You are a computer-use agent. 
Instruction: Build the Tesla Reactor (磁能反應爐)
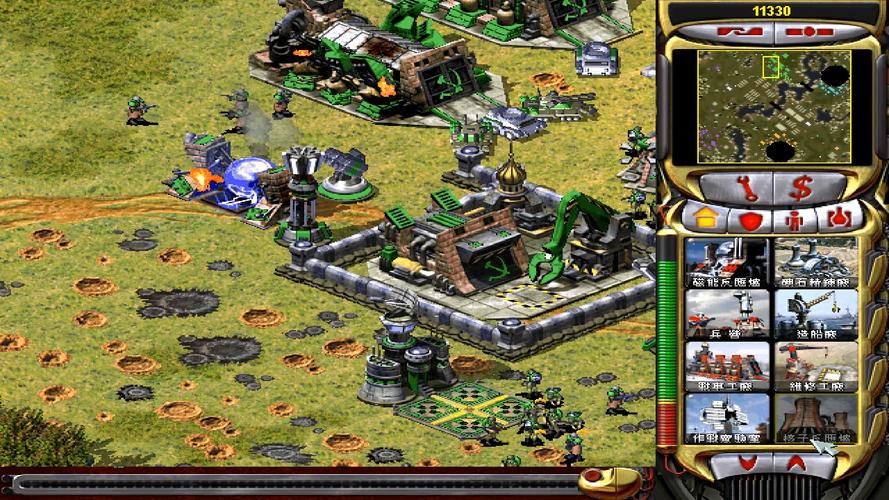[727, 262]
